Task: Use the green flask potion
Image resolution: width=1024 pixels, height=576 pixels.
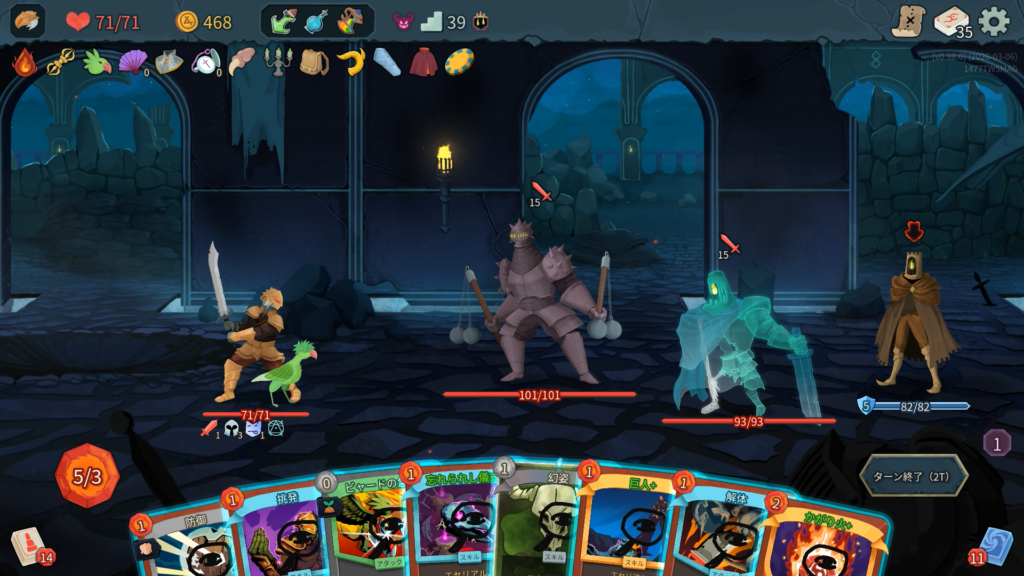Action: click(284, 21)
